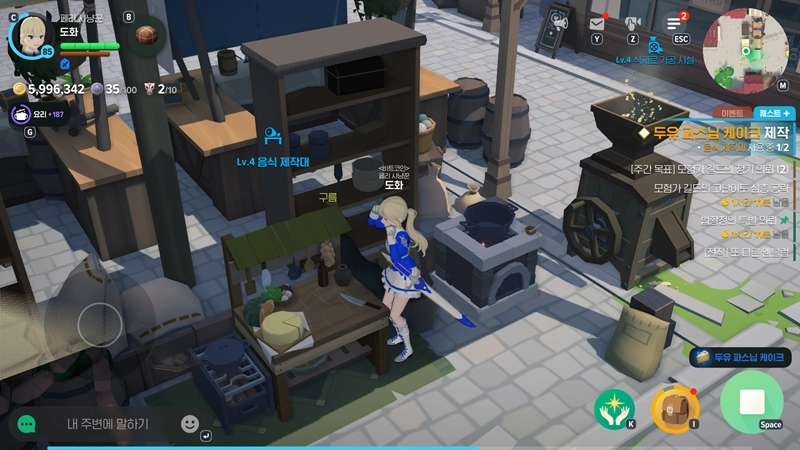Open the emoji smiley picker
The width and height of the screenshot is (800, 450).
(190, 423)
